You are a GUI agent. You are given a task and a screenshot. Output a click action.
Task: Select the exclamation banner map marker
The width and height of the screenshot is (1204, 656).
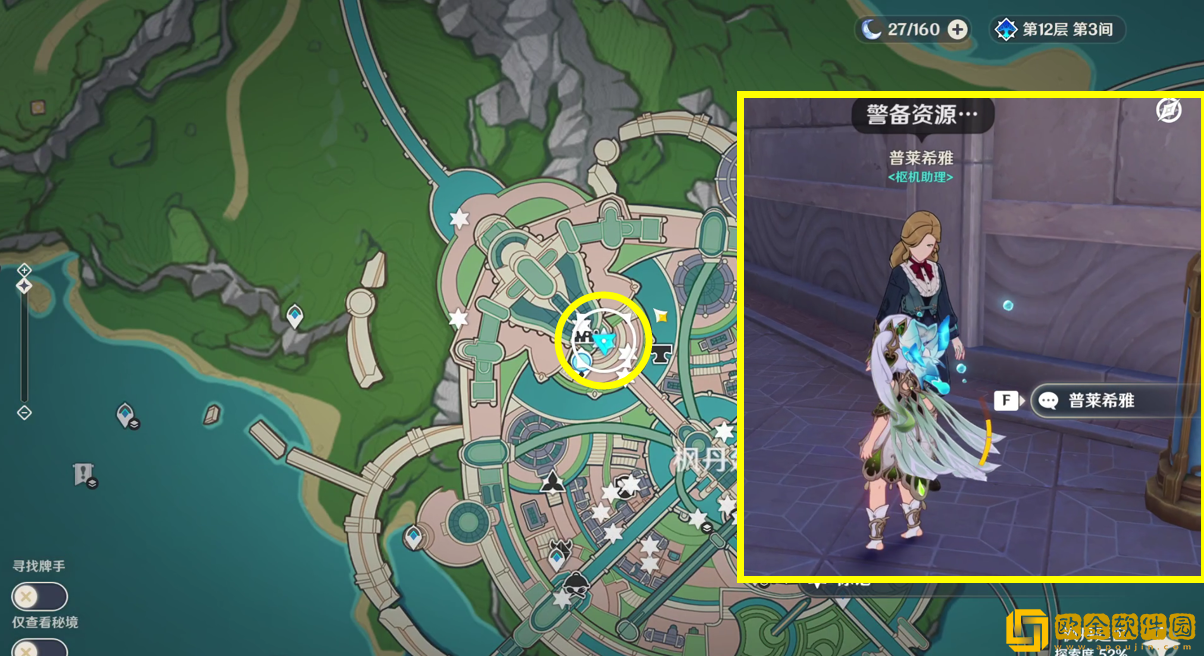click(83, 473)
